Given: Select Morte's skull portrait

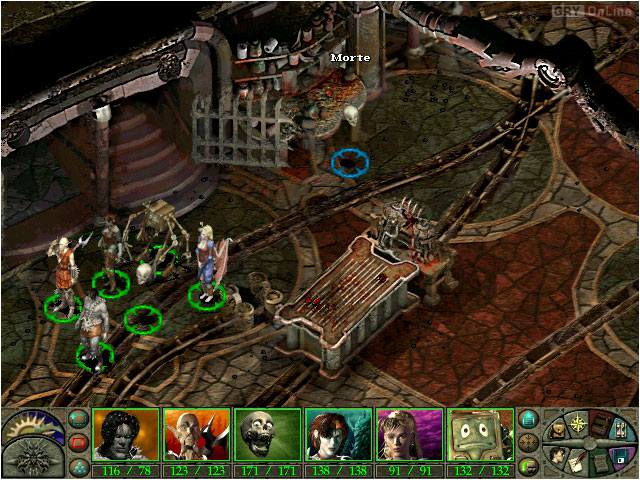Looking at the screenshot, I should click(267, 435).
